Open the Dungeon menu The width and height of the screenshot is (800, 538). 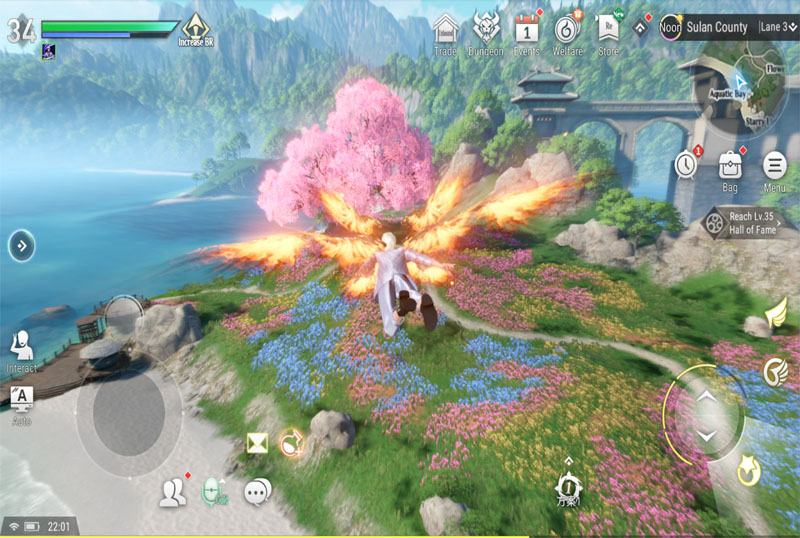(x=486, y=31)
